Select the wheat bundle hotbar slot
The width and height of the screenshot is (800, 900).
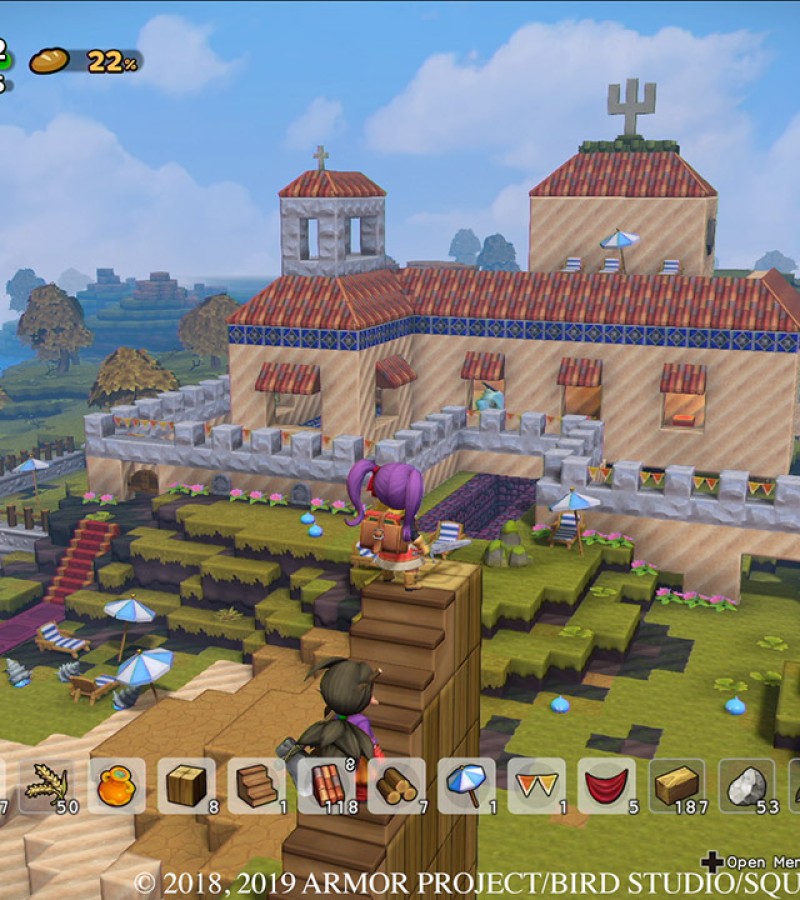click(x=47, y=785)
